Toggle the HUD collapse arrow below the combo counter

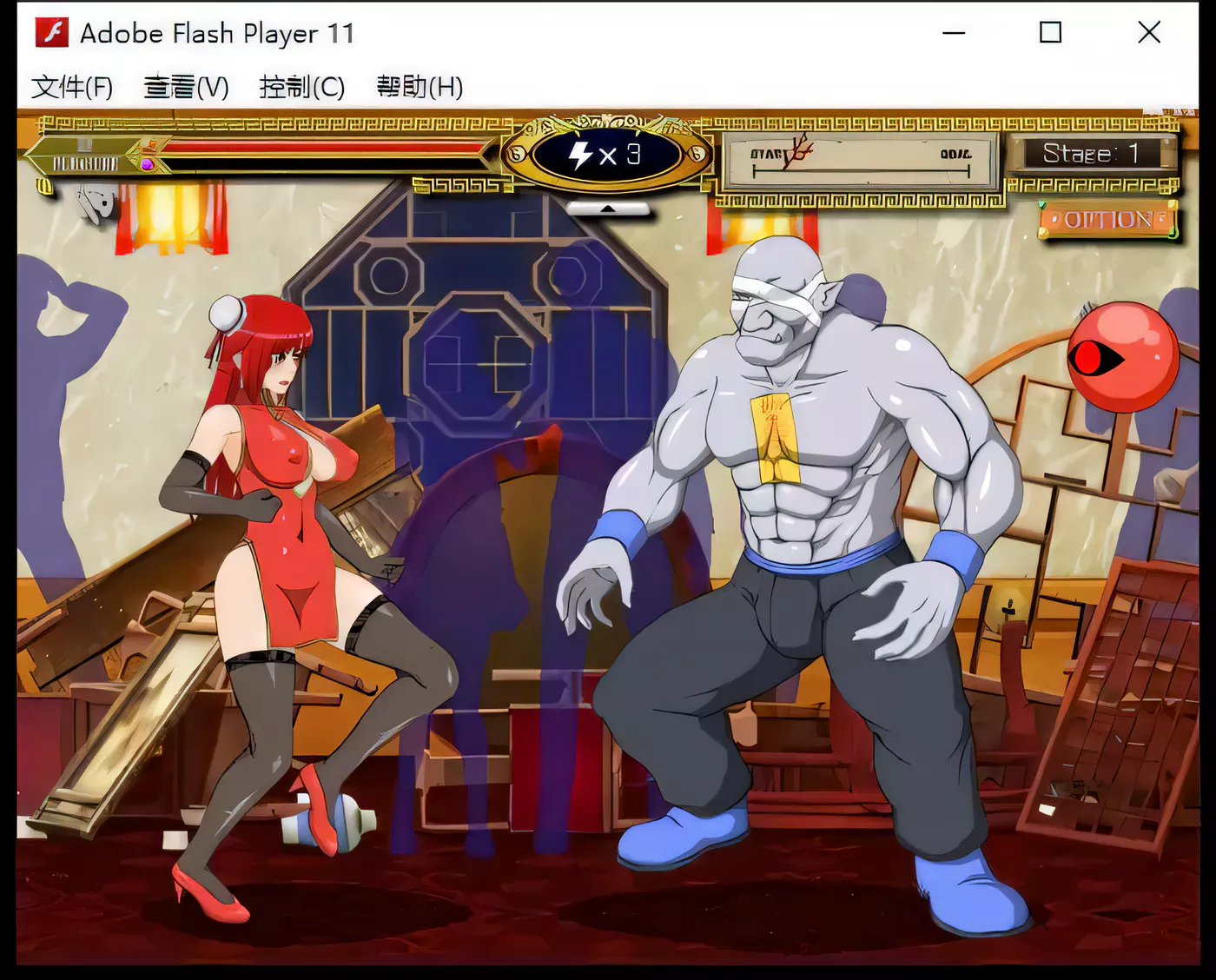[x=608, y=209]
